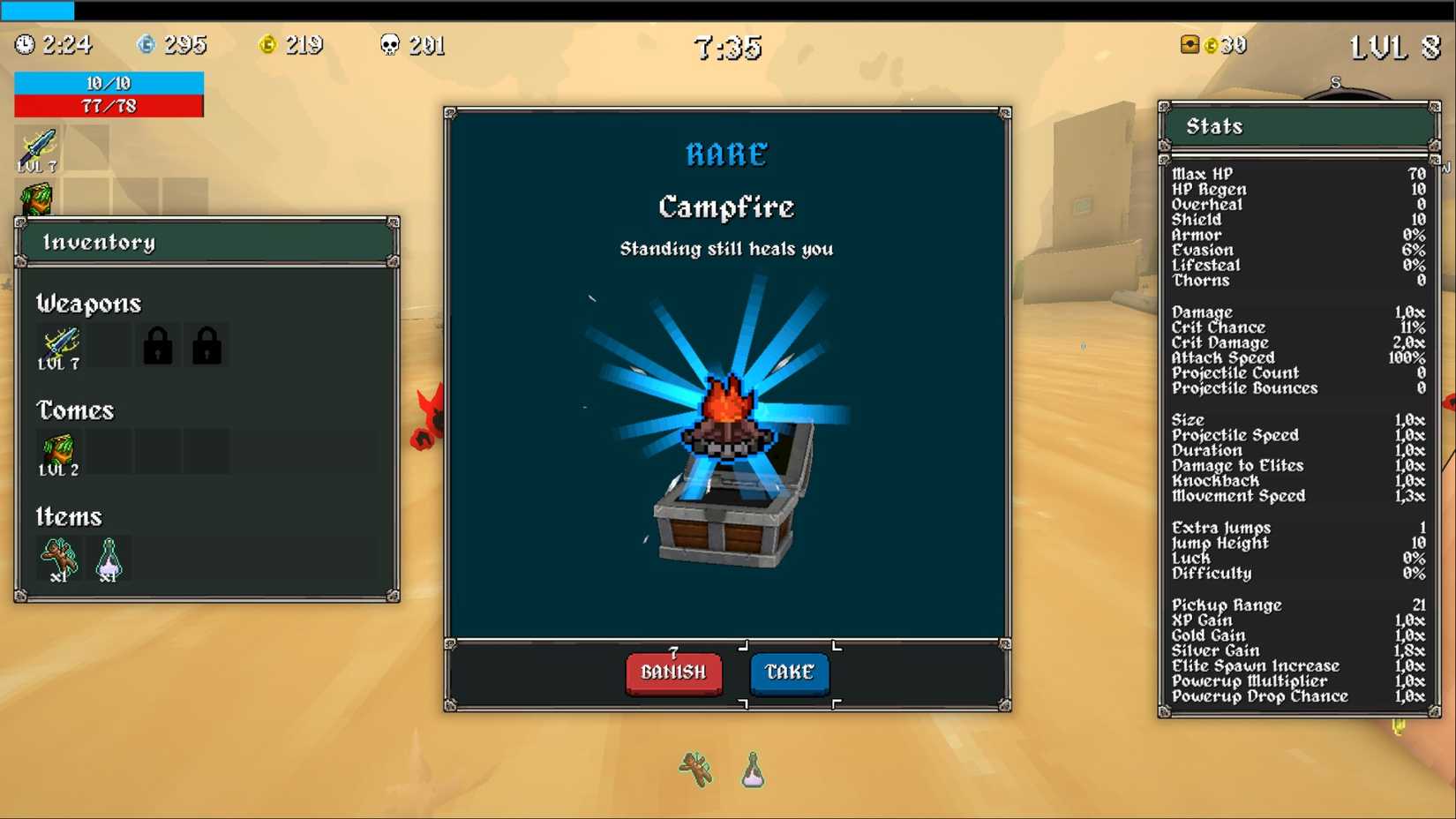
Task: Click the second locked weapon slot
Action: pos(206,344)
